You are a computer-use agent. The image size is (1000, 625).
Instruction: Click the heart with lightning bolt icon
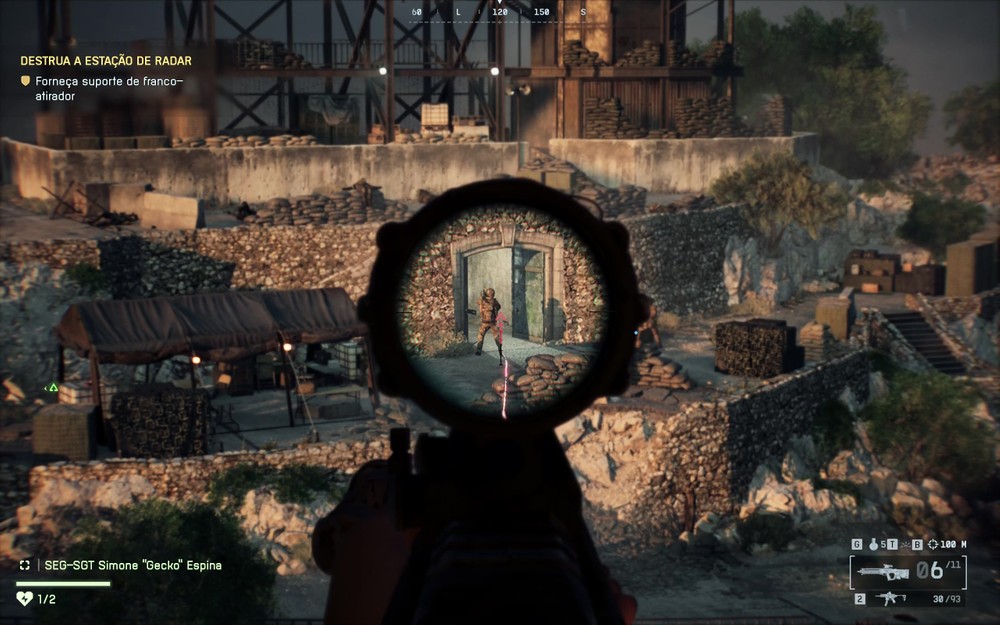(x=25, y=598)
